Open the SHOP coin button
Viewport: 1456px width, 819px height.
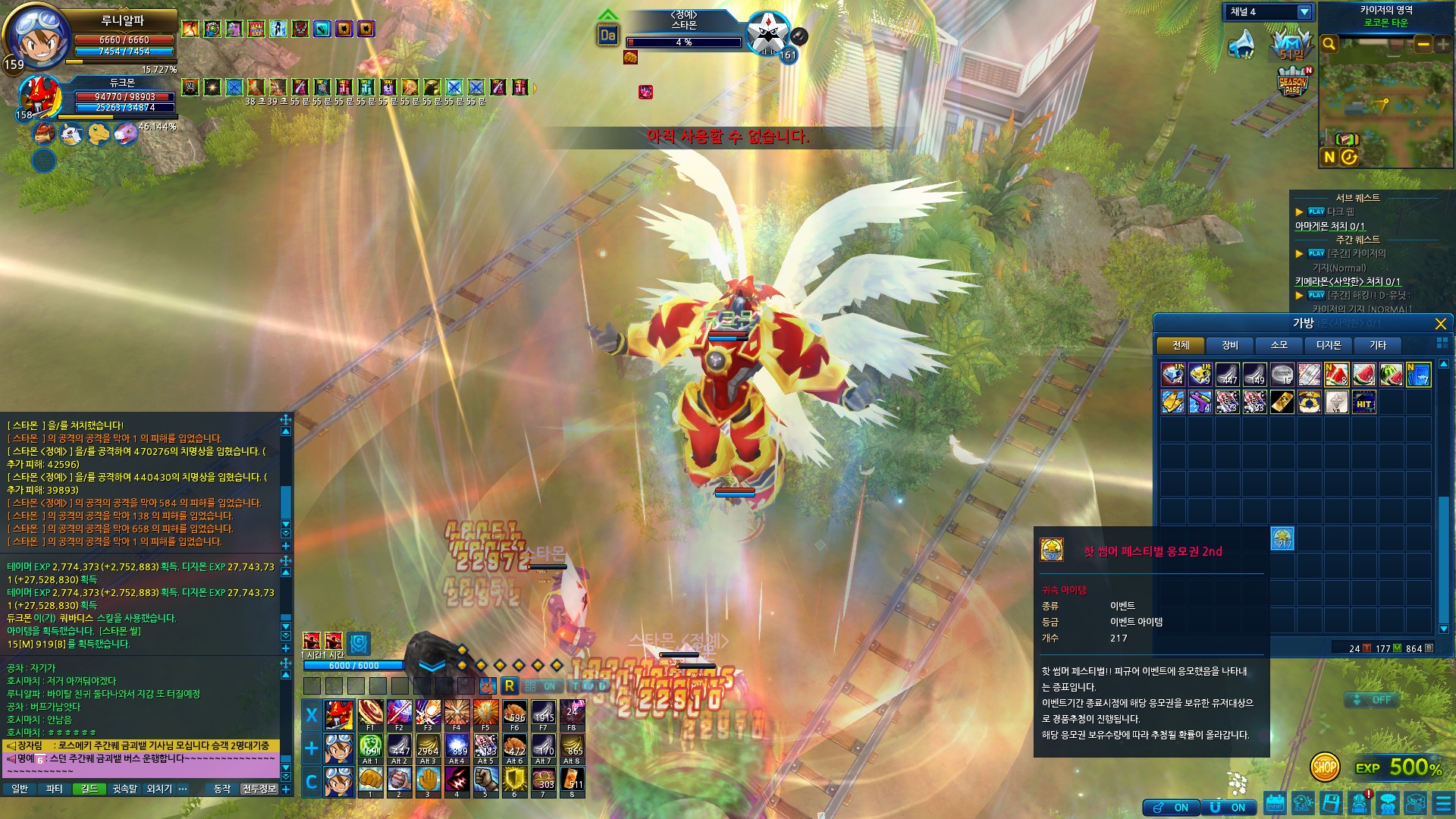(x=1324, y=767)
